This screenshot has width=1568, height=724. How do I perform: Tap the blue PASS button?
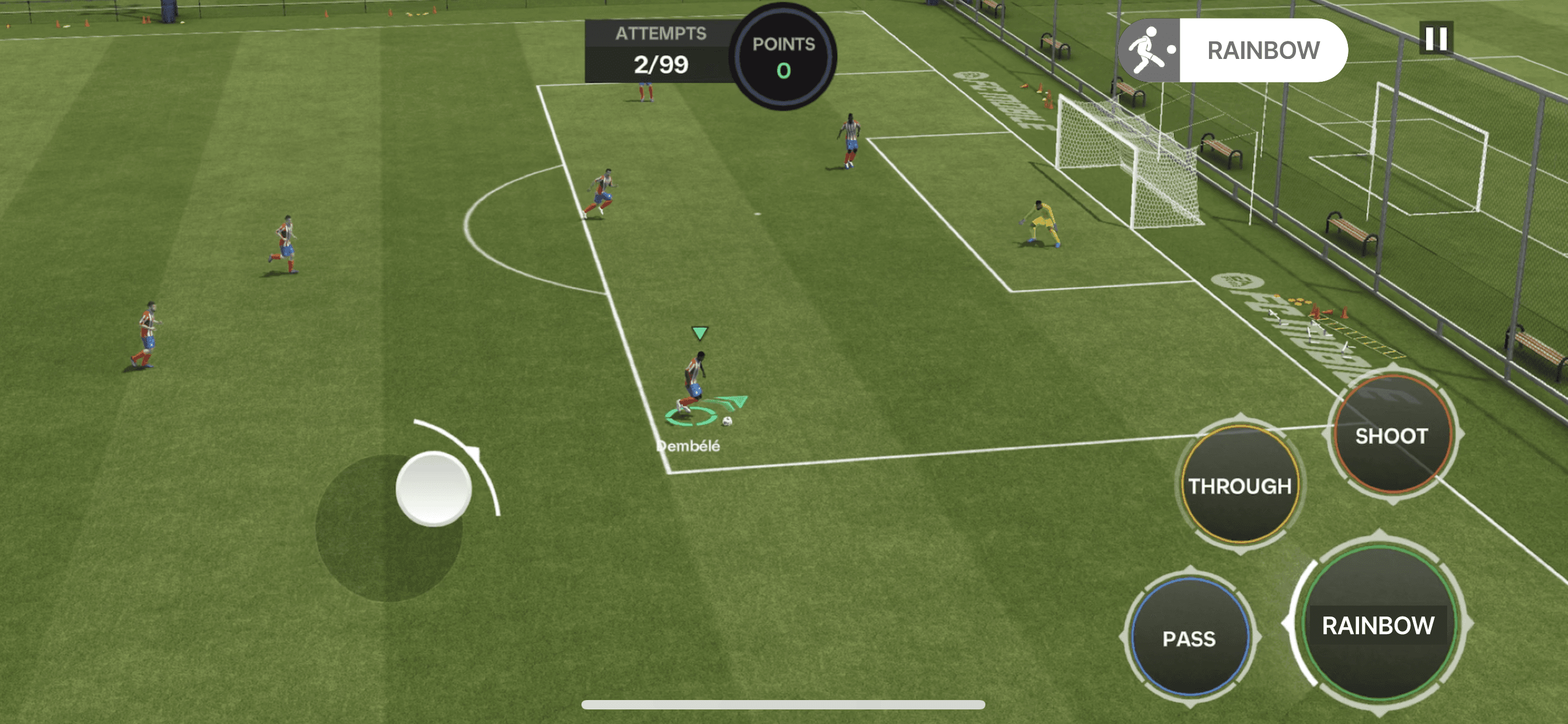[1189, 637]
